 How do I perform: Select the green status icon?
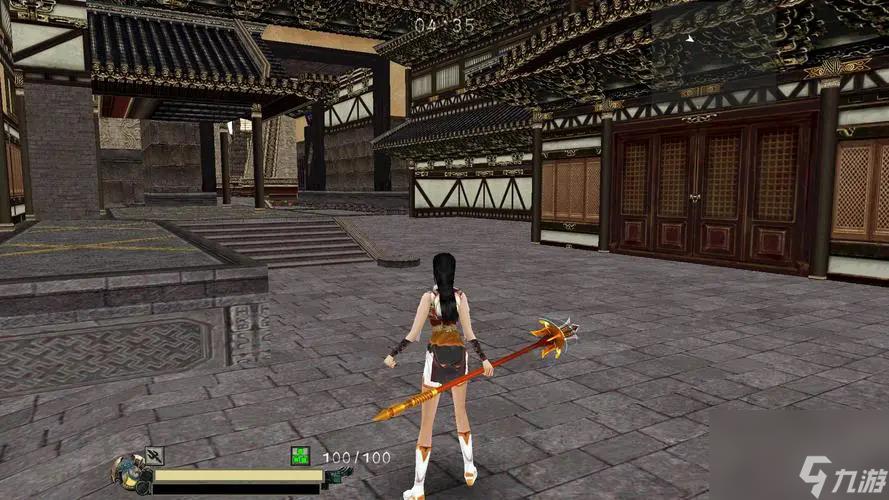pyautogui.click(x=300, y=456)
